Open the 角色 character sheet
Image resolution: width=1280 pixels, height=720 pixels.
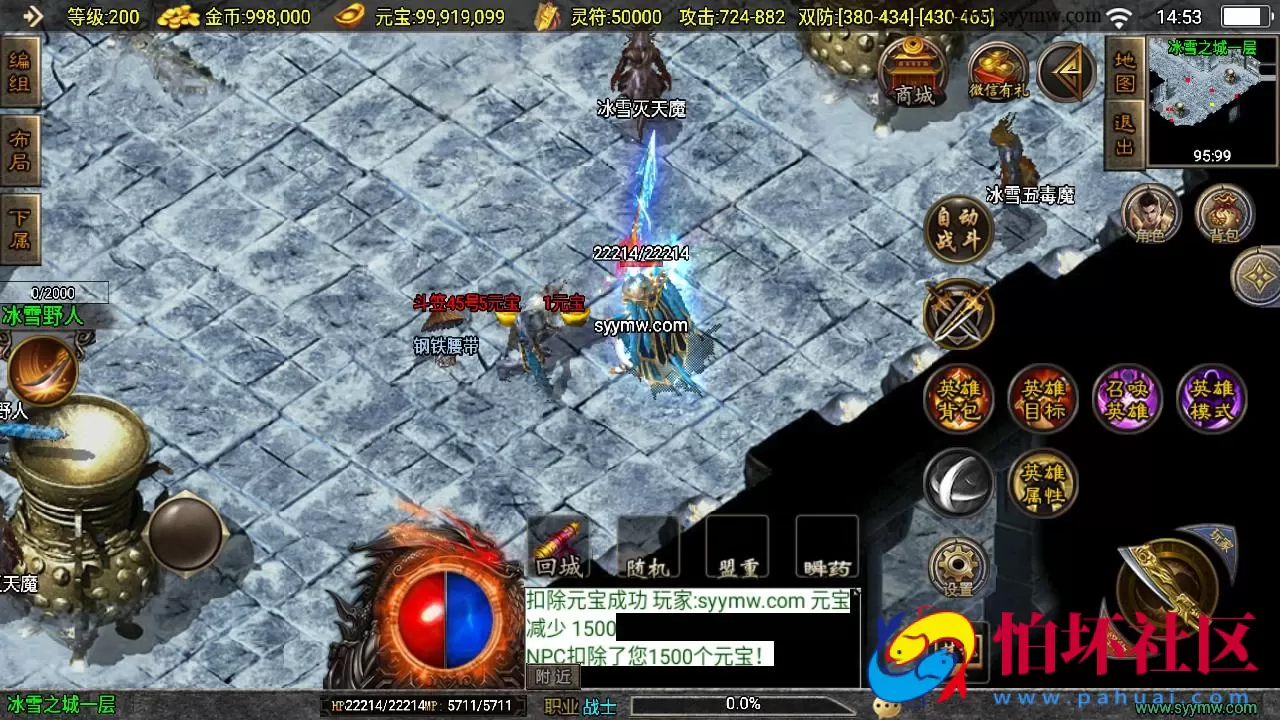[1150, 214]
